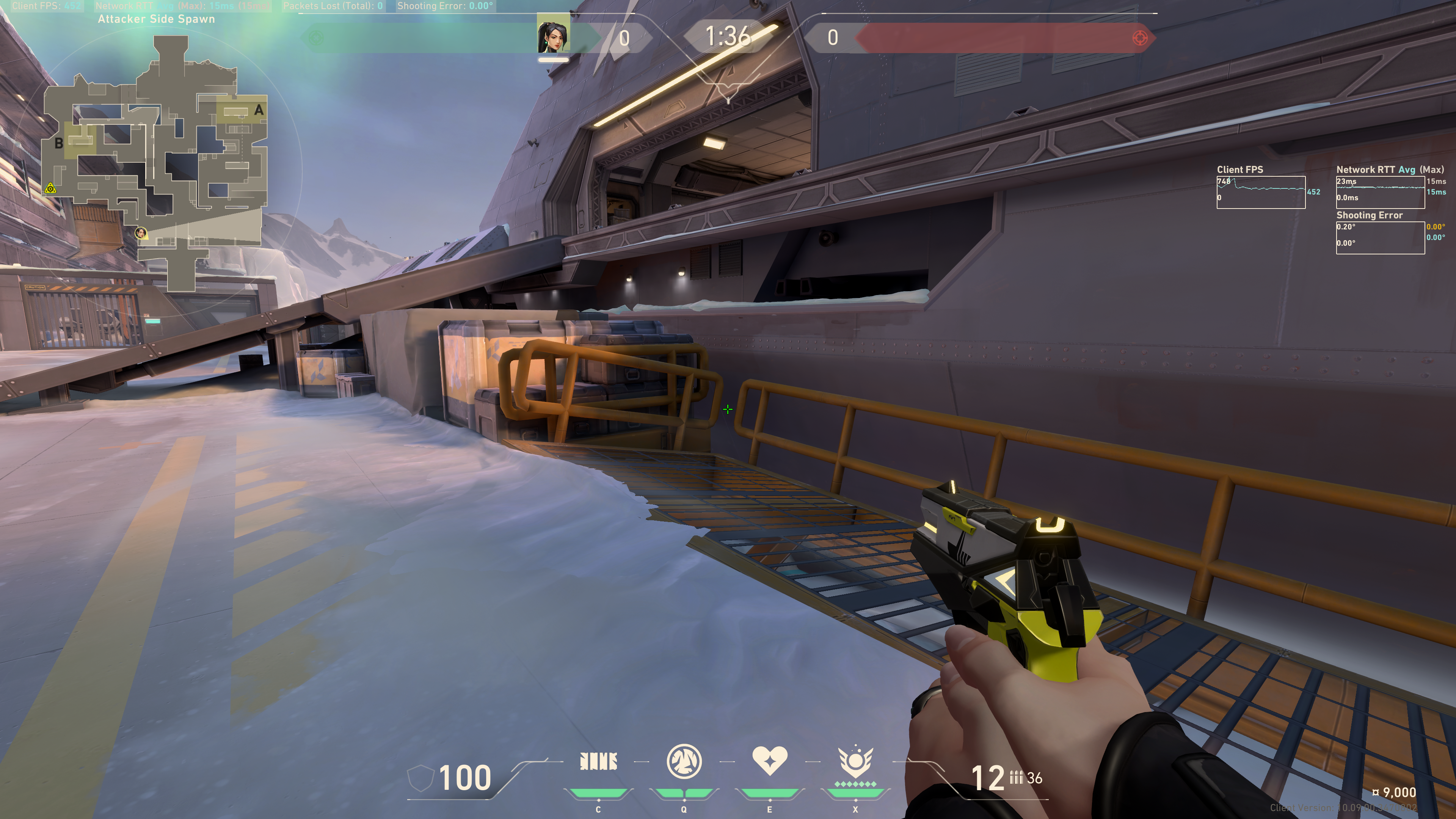Ping the A site label on minimap
The width and height of the screenshot is (1456, 819).
pos(259,110)
